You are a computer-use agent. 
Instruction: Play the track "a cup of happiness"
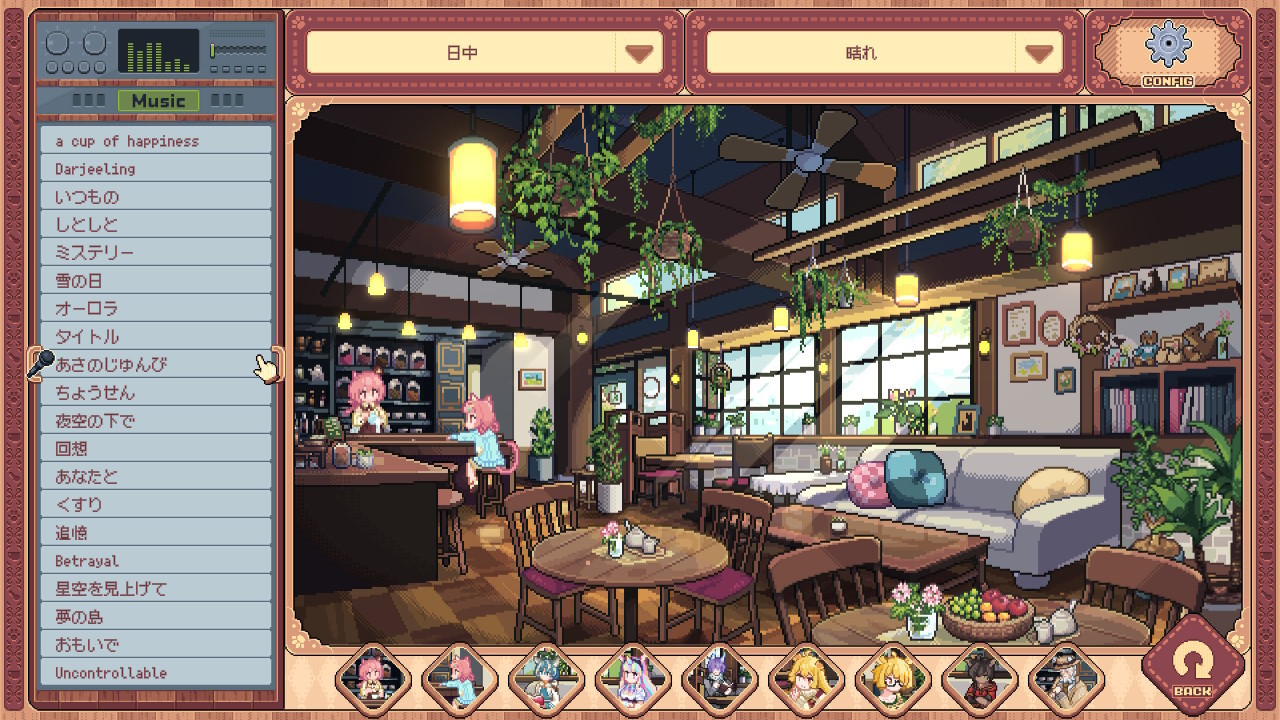click(156, 141)
